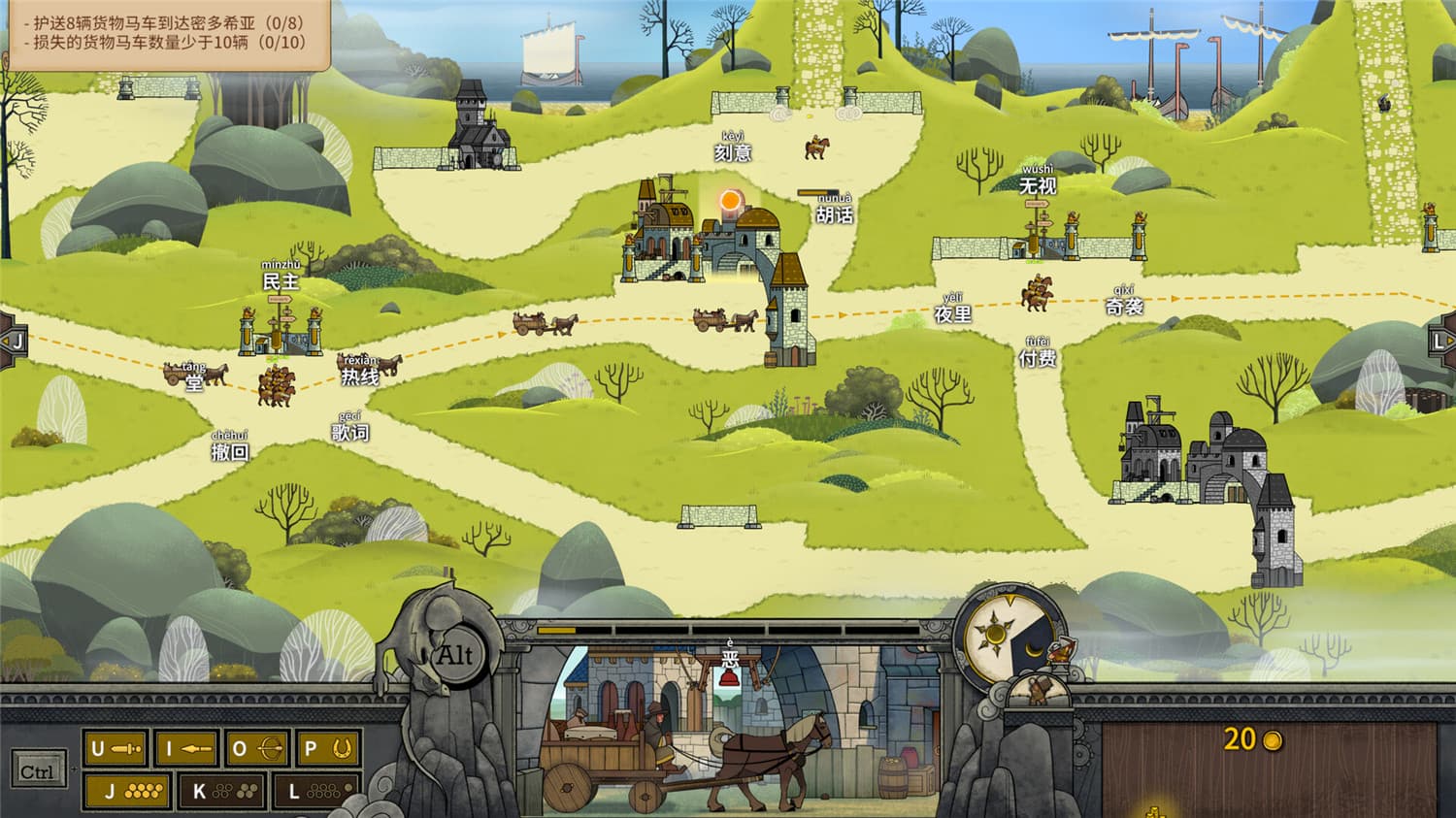Pick the horseshoe item on the P key
Screen dimensions: 1456x818
click(x=327, y=748)
